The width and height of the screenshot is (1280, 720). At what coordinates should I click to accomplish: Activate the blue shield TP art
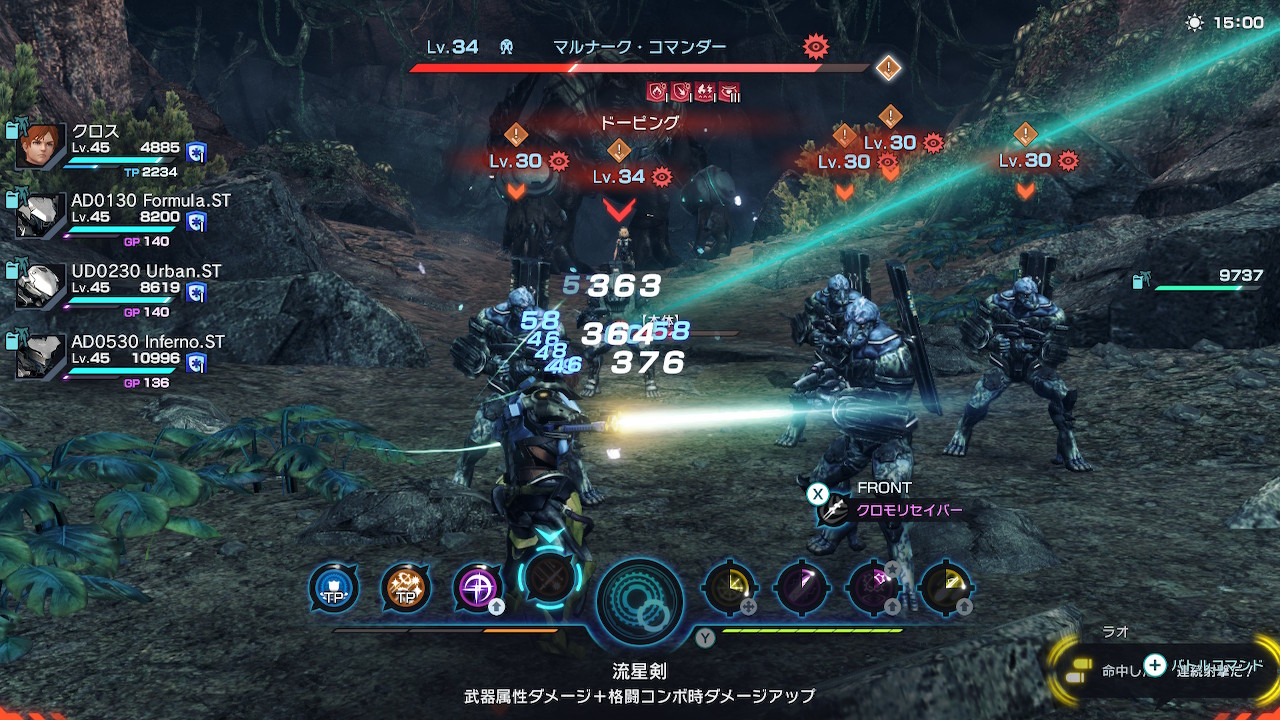pyautogui.click(x=333, y=587)
